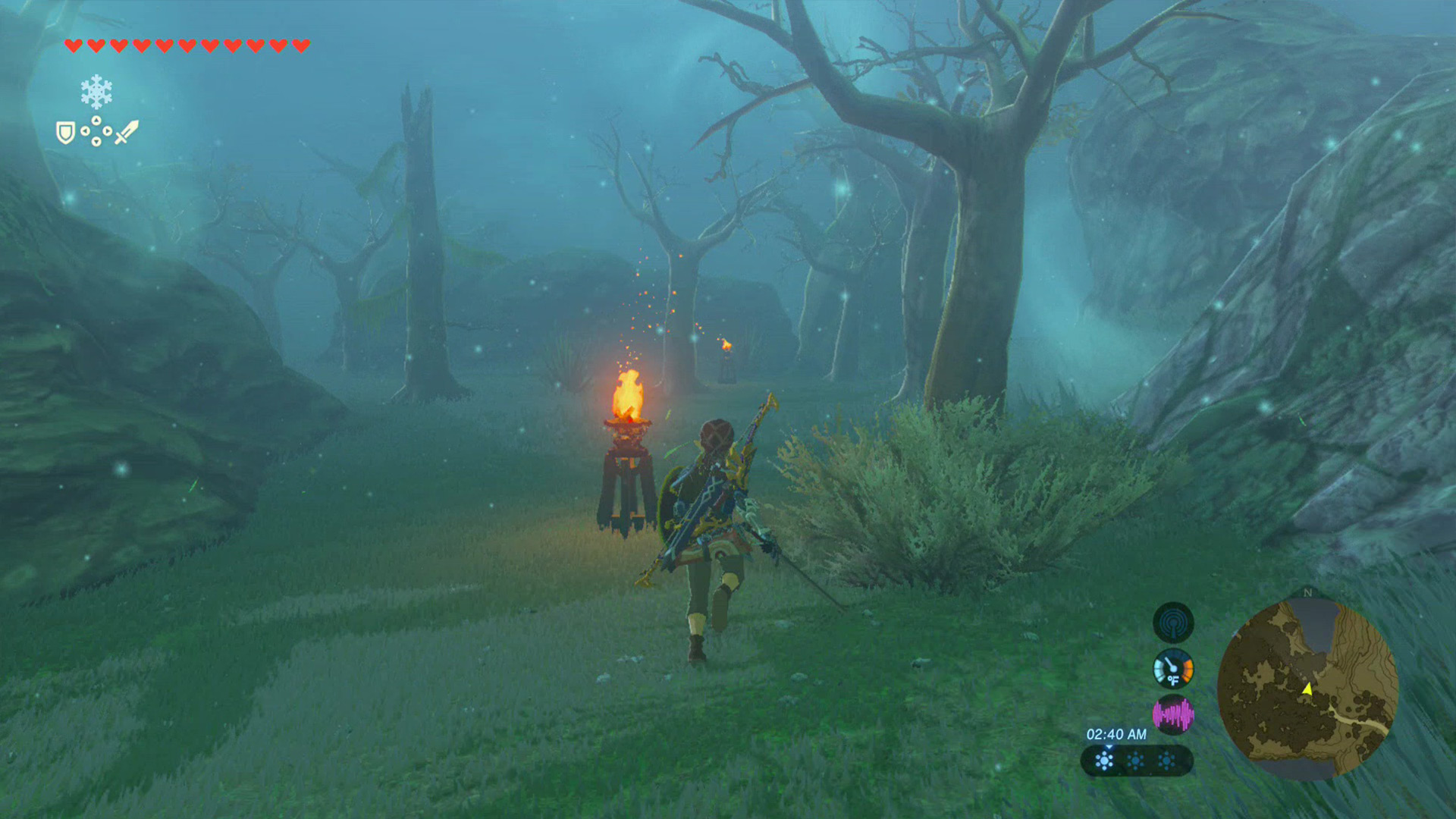Open the Sheikah Sensor icon

pos(1172,623)
